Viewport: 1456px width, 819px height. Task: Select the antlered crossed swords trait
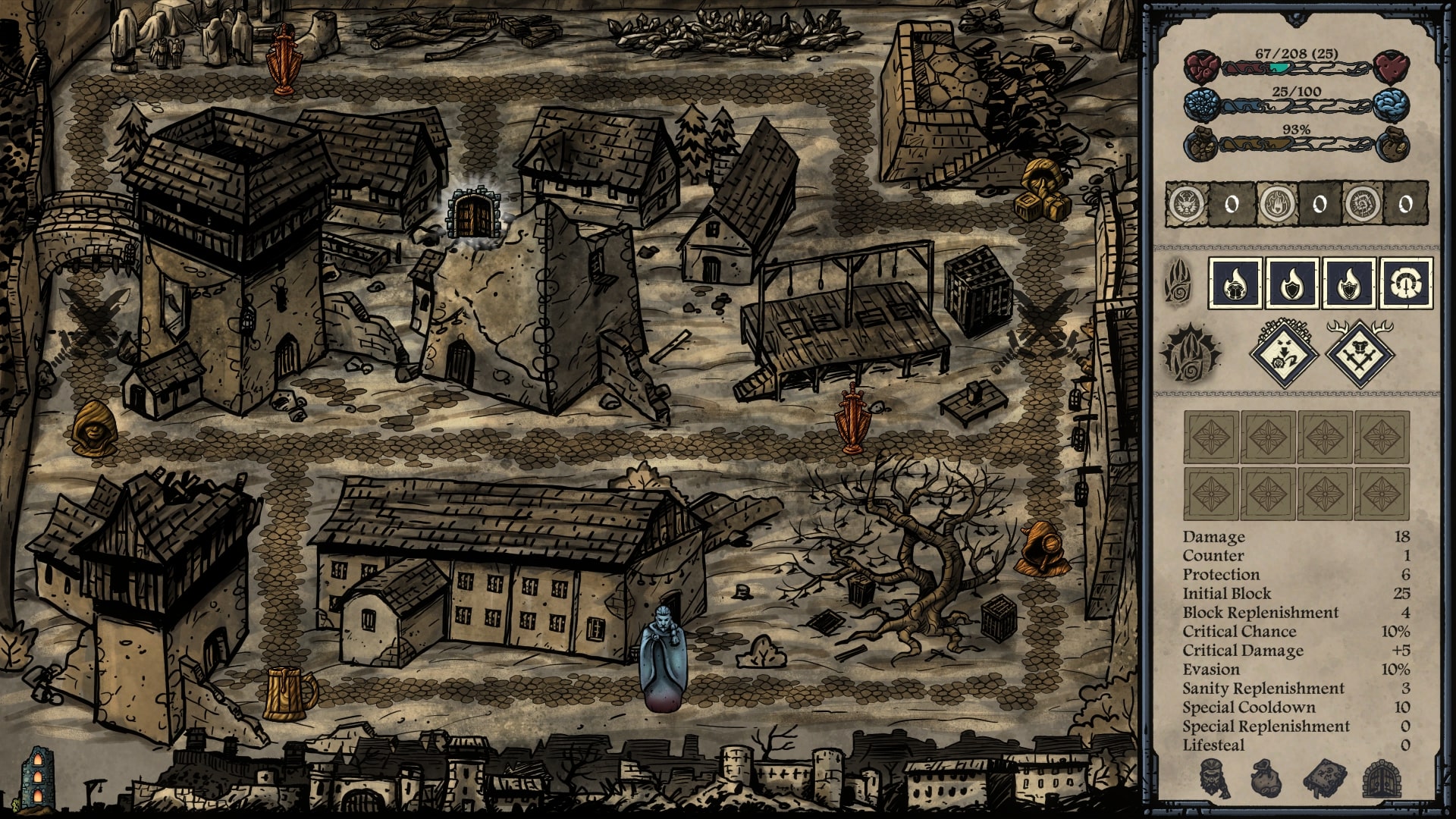coord(1360,352)
